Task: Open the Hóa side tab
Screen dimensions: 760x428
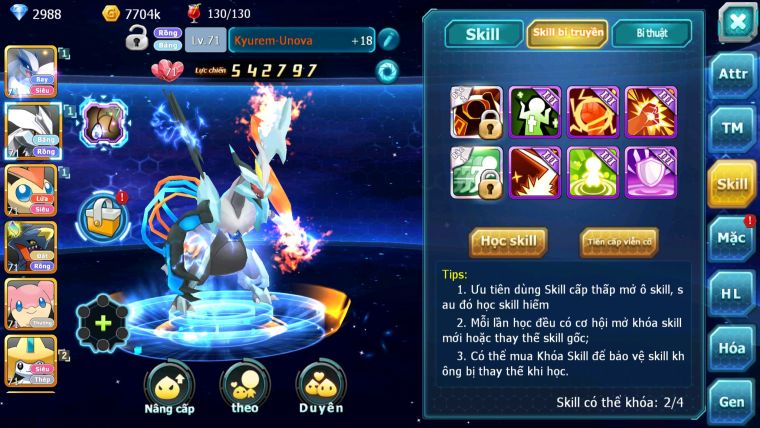Action: 731,348
